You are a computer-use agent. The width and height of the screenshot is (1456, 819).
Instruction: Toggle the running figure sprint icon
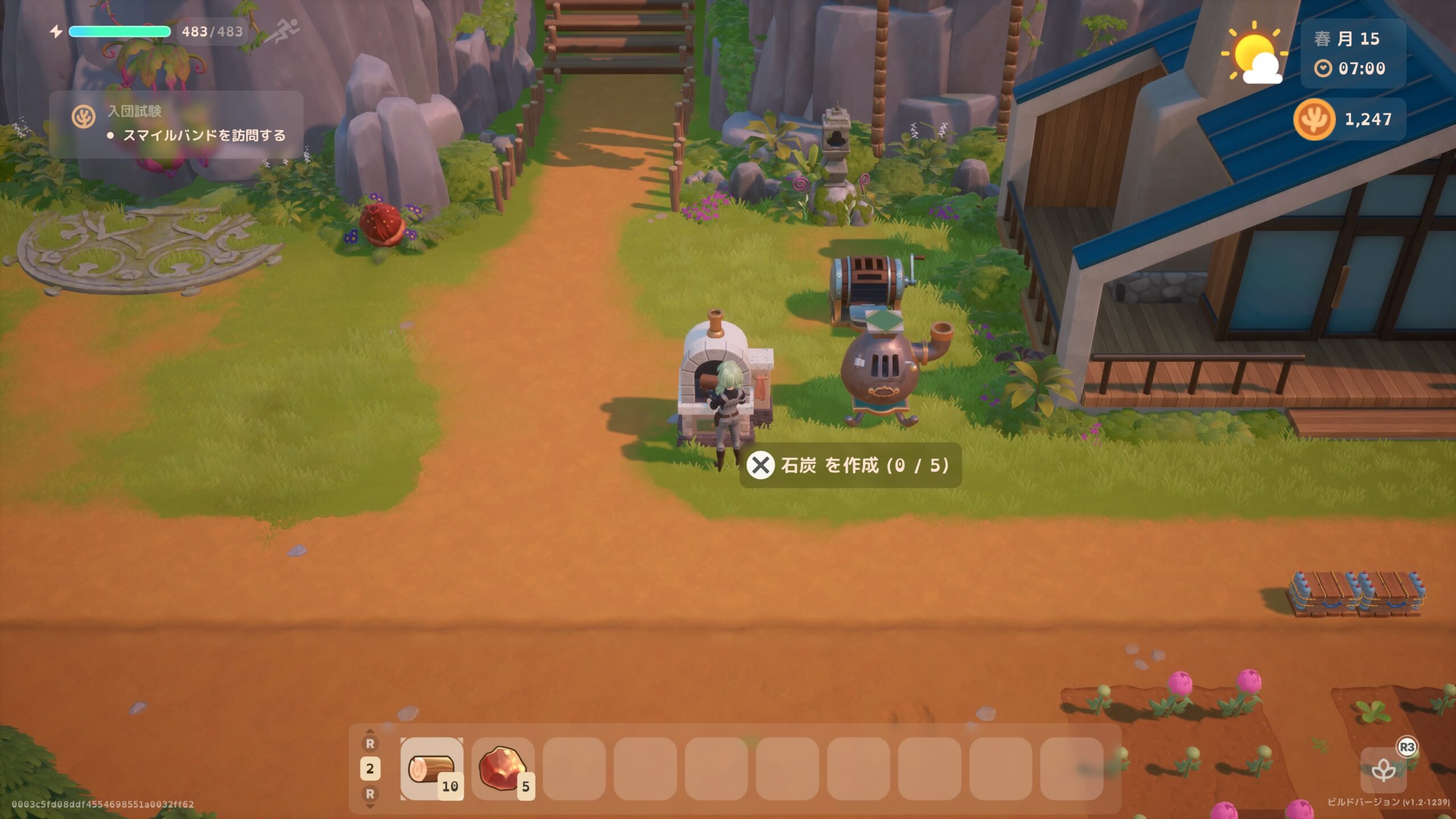point(283,31)
